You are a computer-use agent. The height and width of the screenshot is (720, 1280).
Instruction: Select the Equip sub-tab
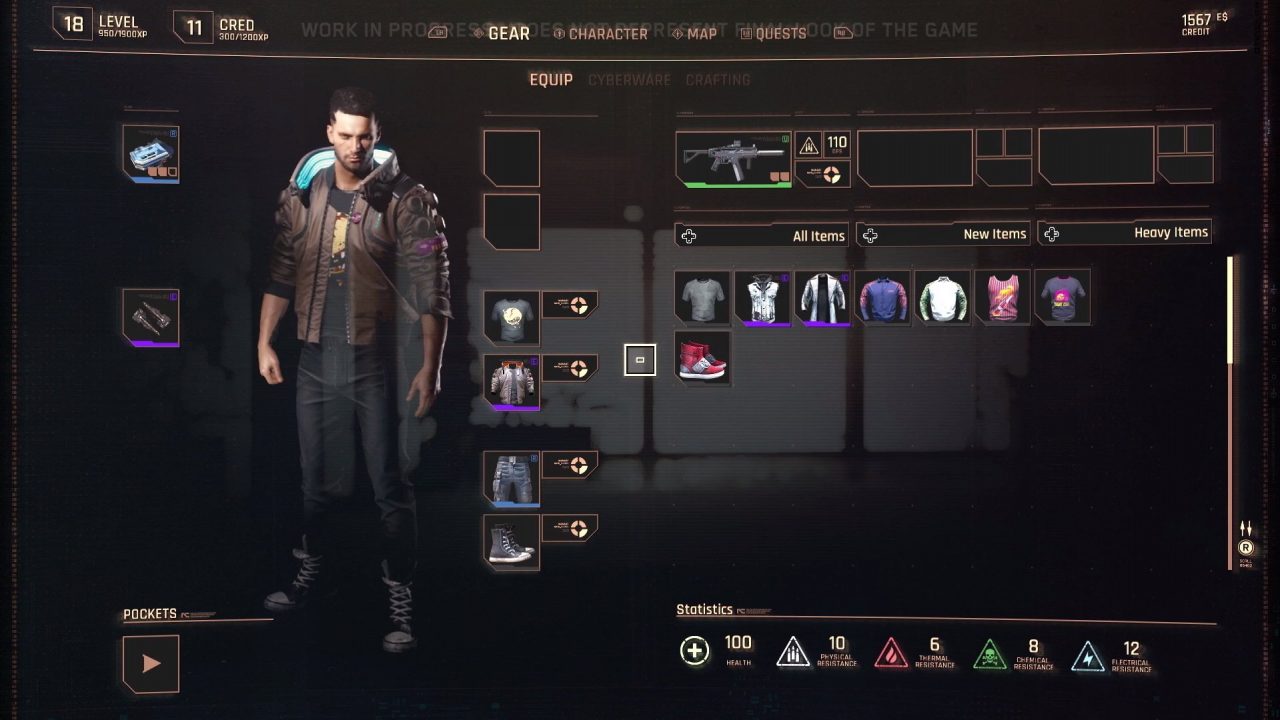(x=551, y=80)
